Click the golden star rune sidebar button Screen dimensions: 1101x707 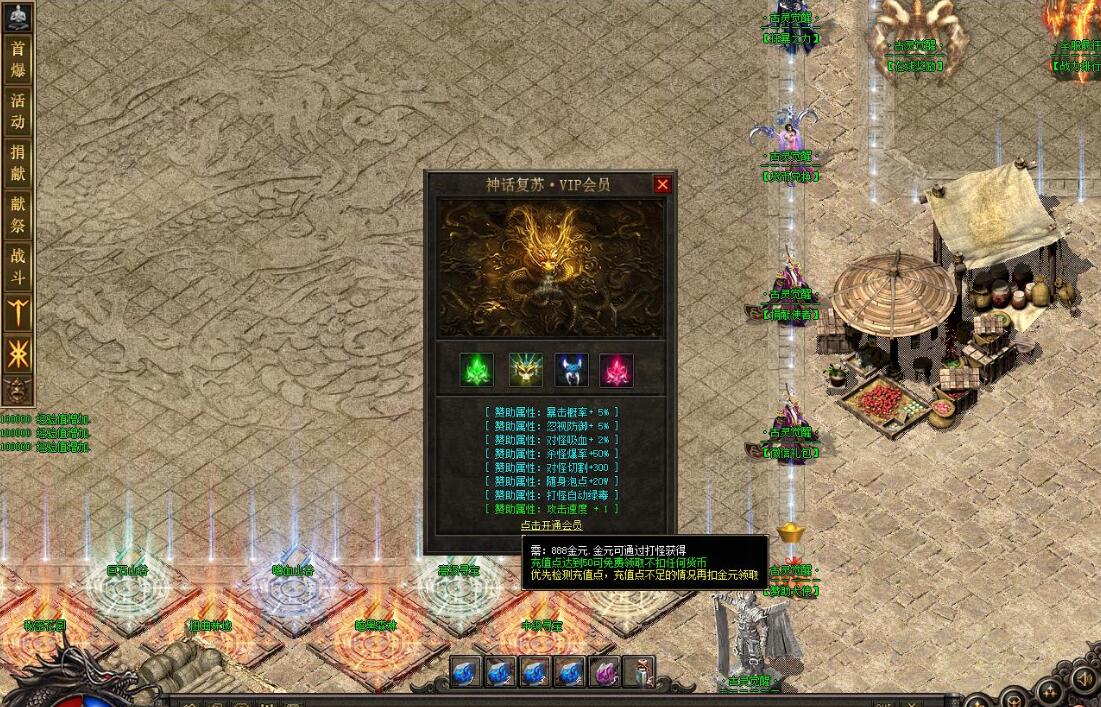tap(18, 353)
